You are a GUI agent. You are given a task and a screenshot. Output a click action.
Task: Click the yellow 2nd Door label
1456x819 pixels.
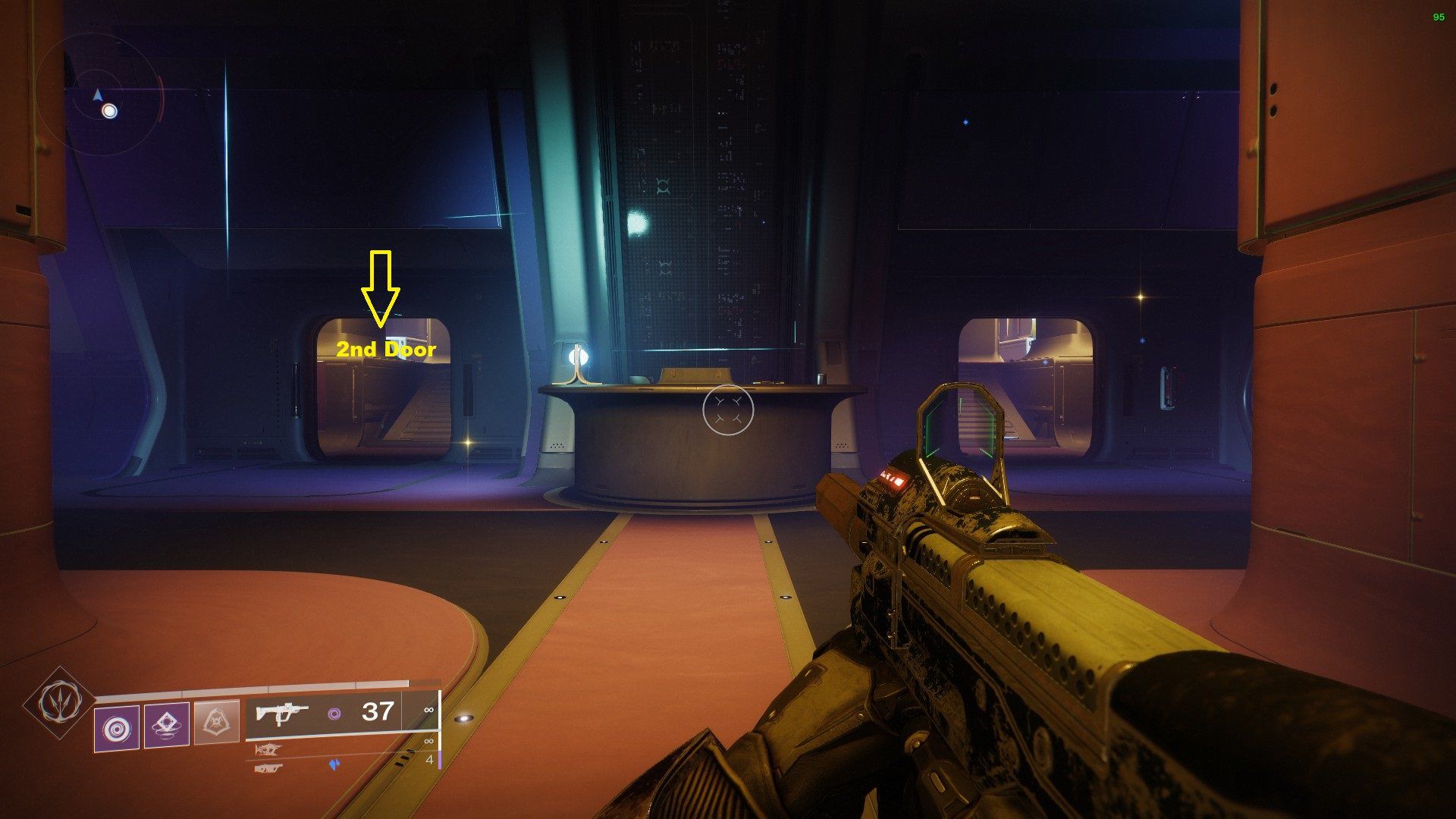click(x=388, y=350)
